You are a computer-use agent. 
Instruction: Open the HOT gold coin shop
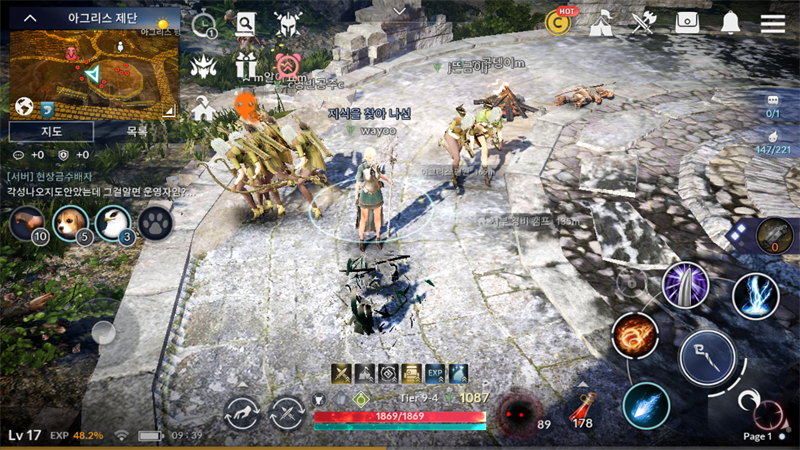(558, 22)
